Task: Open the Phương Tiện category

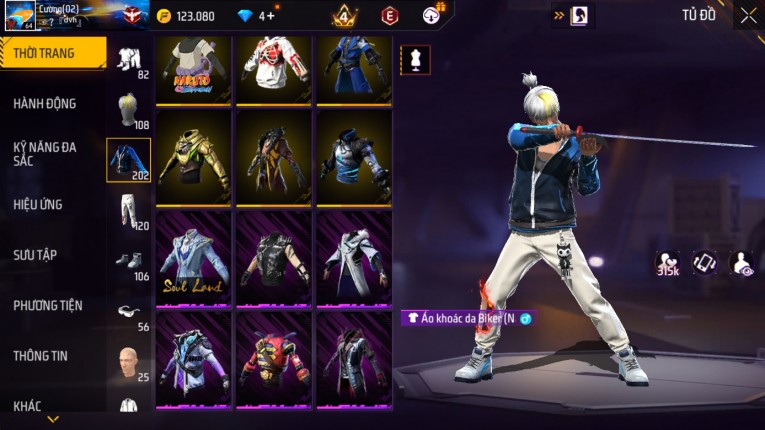Action: (48, 305)
